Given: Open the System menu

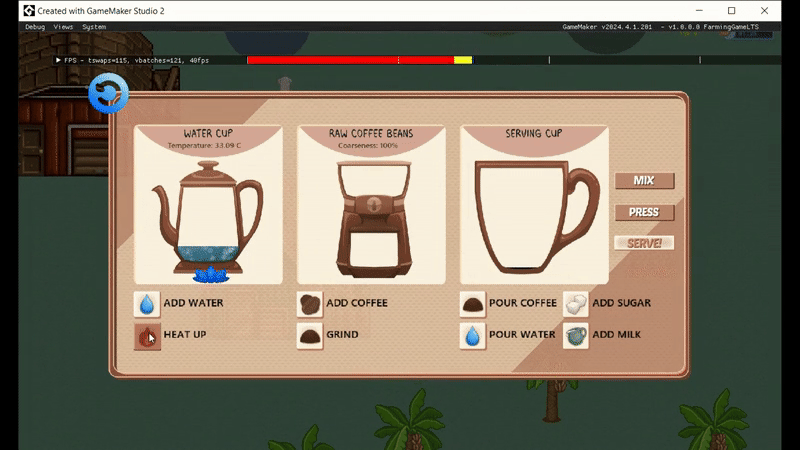Looking at the screenshot, I should tap(95, 27).
